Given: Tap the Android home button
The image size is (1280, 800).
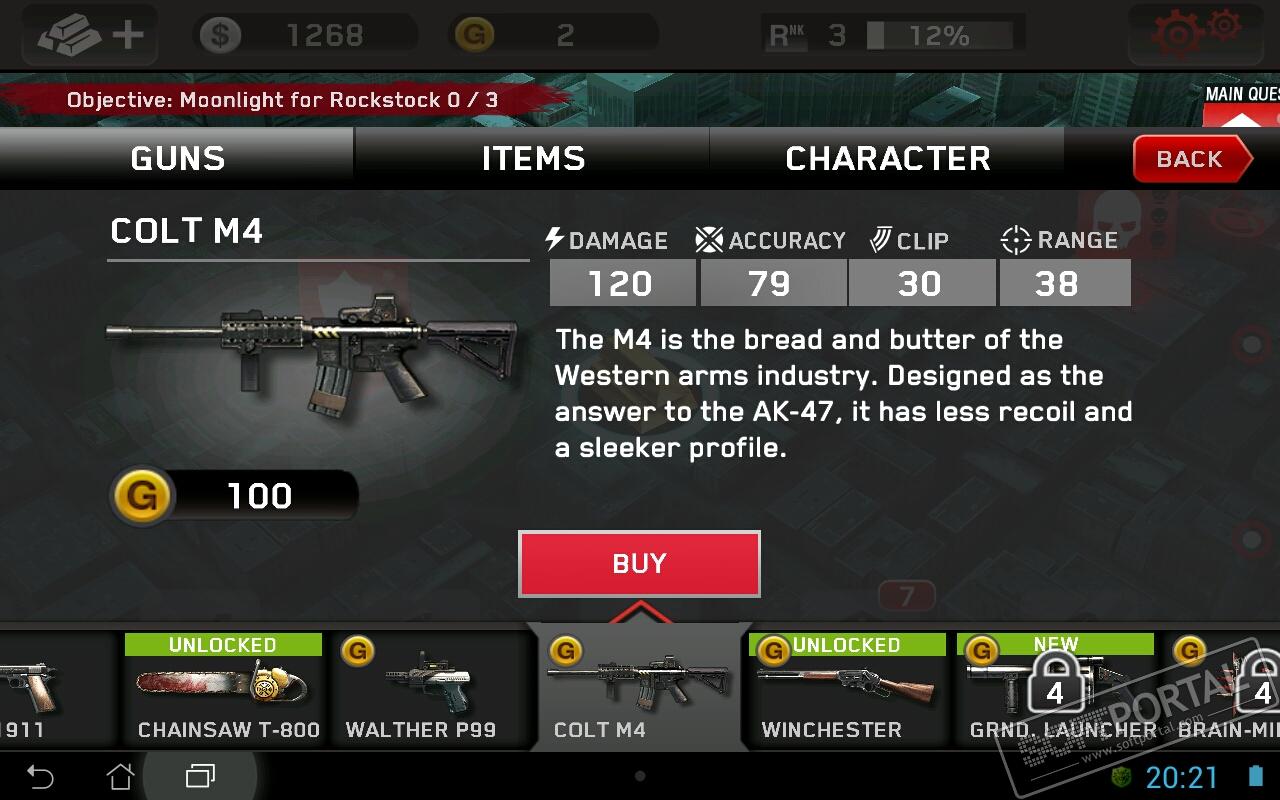Looking at the screenshot, I should [120, 776].
